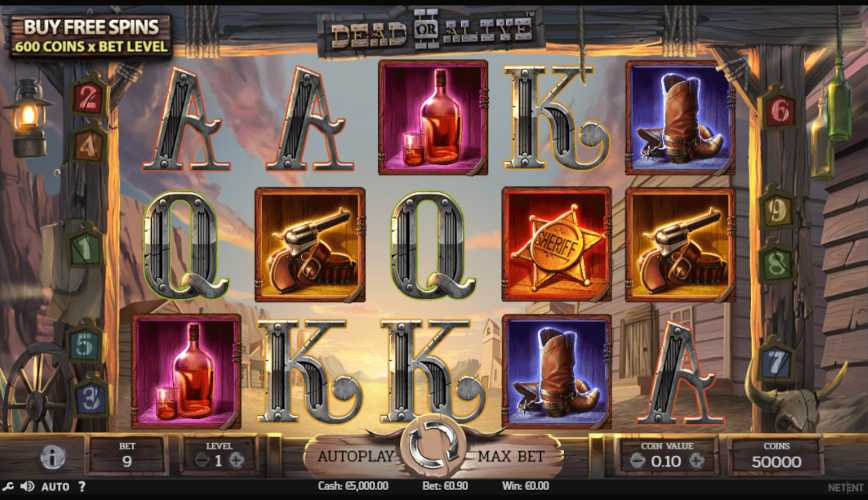Place the Max Bet
Screen dimensions: 868x500
(x=510, y=457)
